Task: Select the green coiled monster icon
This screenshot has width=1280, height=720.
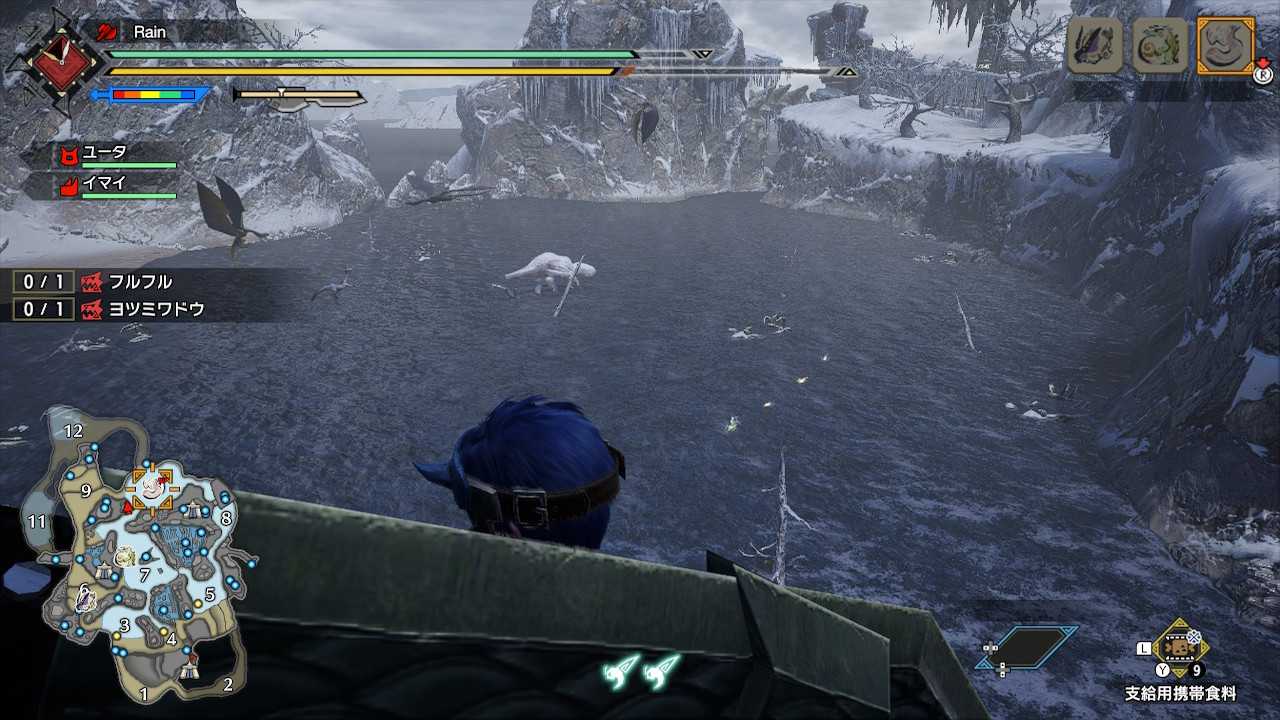Action: [x=1160, y=45]
